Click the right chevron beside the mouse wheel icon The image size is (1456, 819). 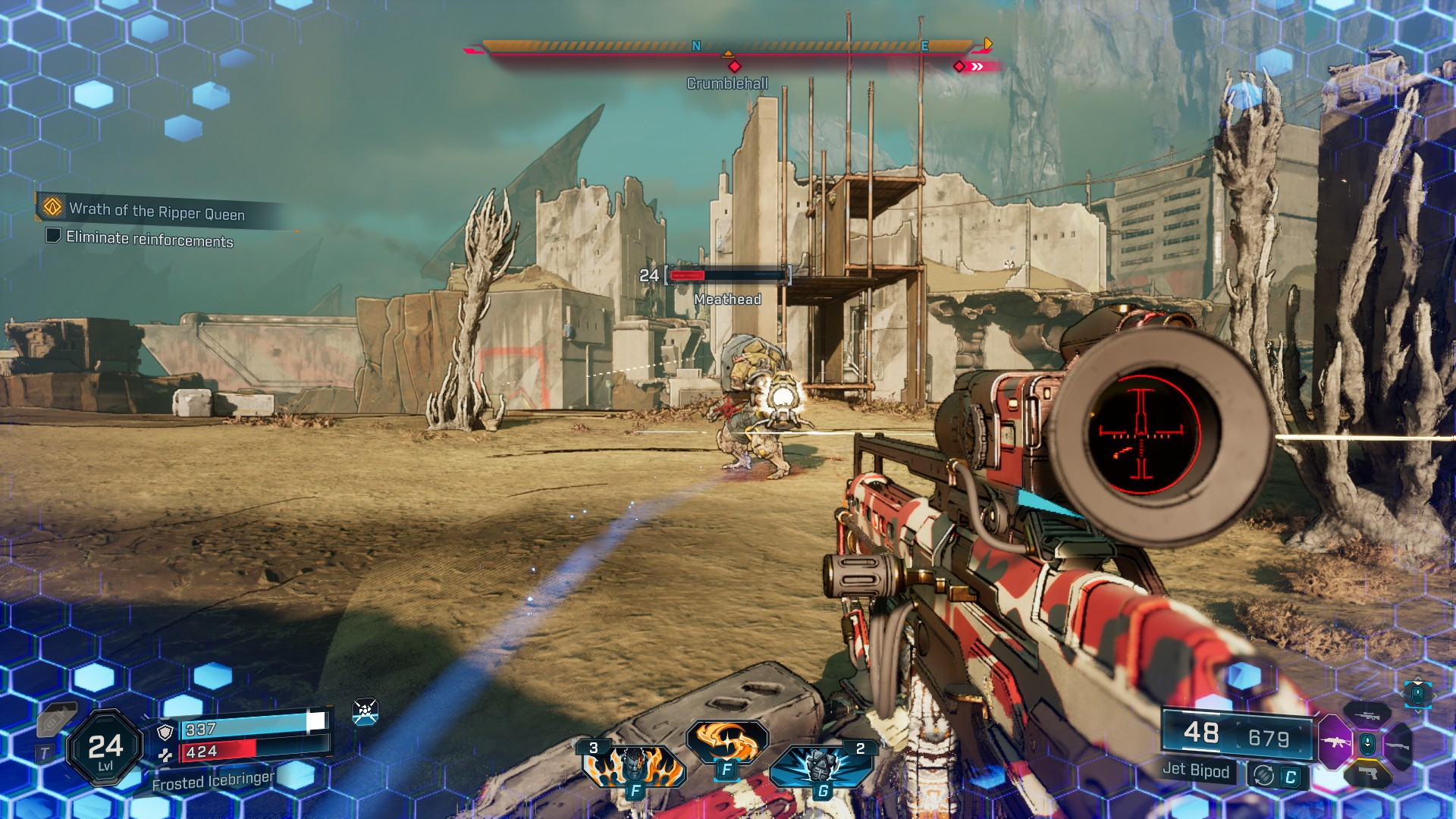(1435, 696)
